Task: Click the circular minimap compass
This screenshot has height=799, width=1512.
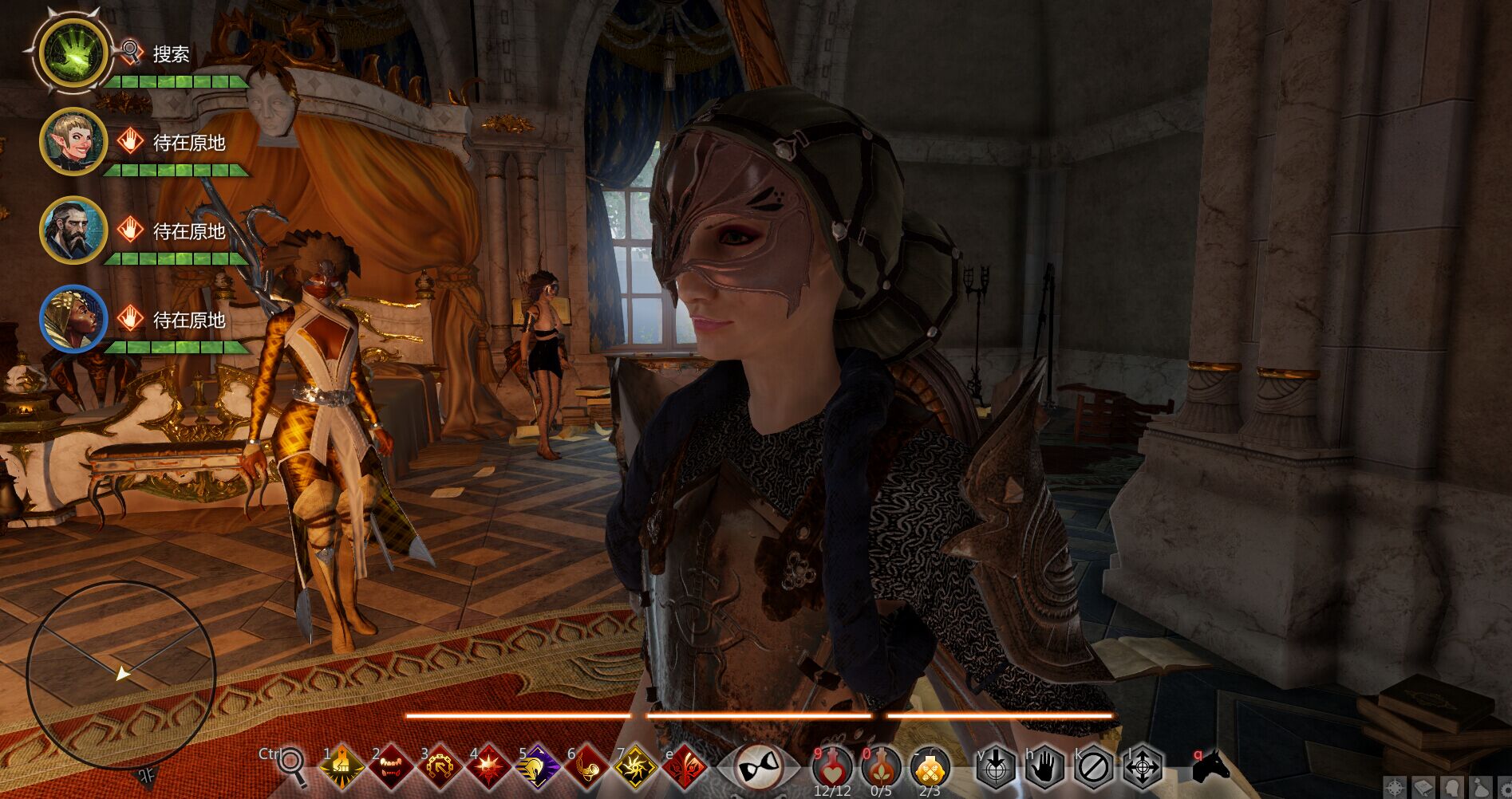Action: point(121,675)
